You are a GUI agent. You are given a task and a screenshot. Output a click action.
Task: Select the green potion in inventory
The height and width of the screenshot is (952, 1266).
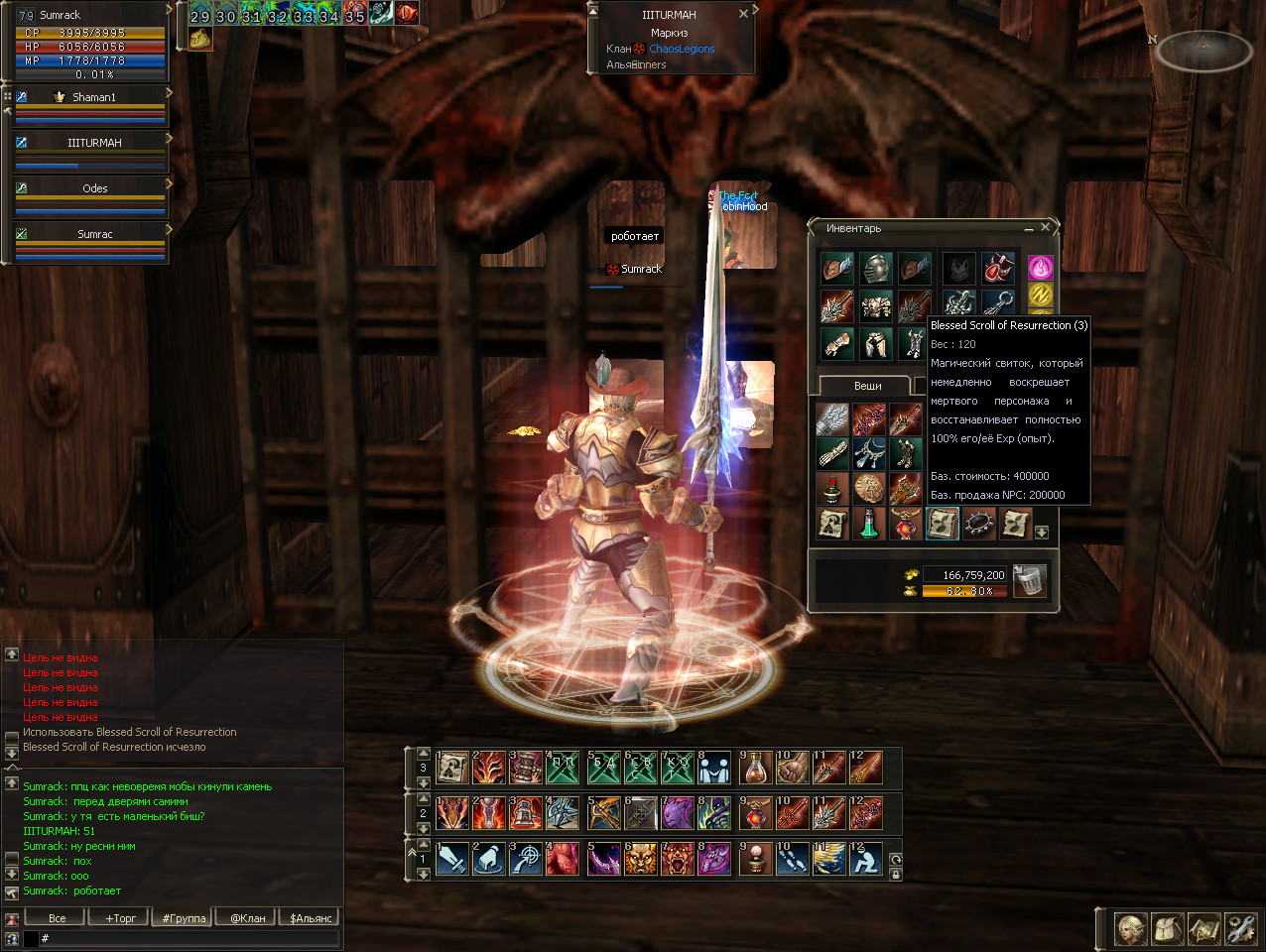868,523
